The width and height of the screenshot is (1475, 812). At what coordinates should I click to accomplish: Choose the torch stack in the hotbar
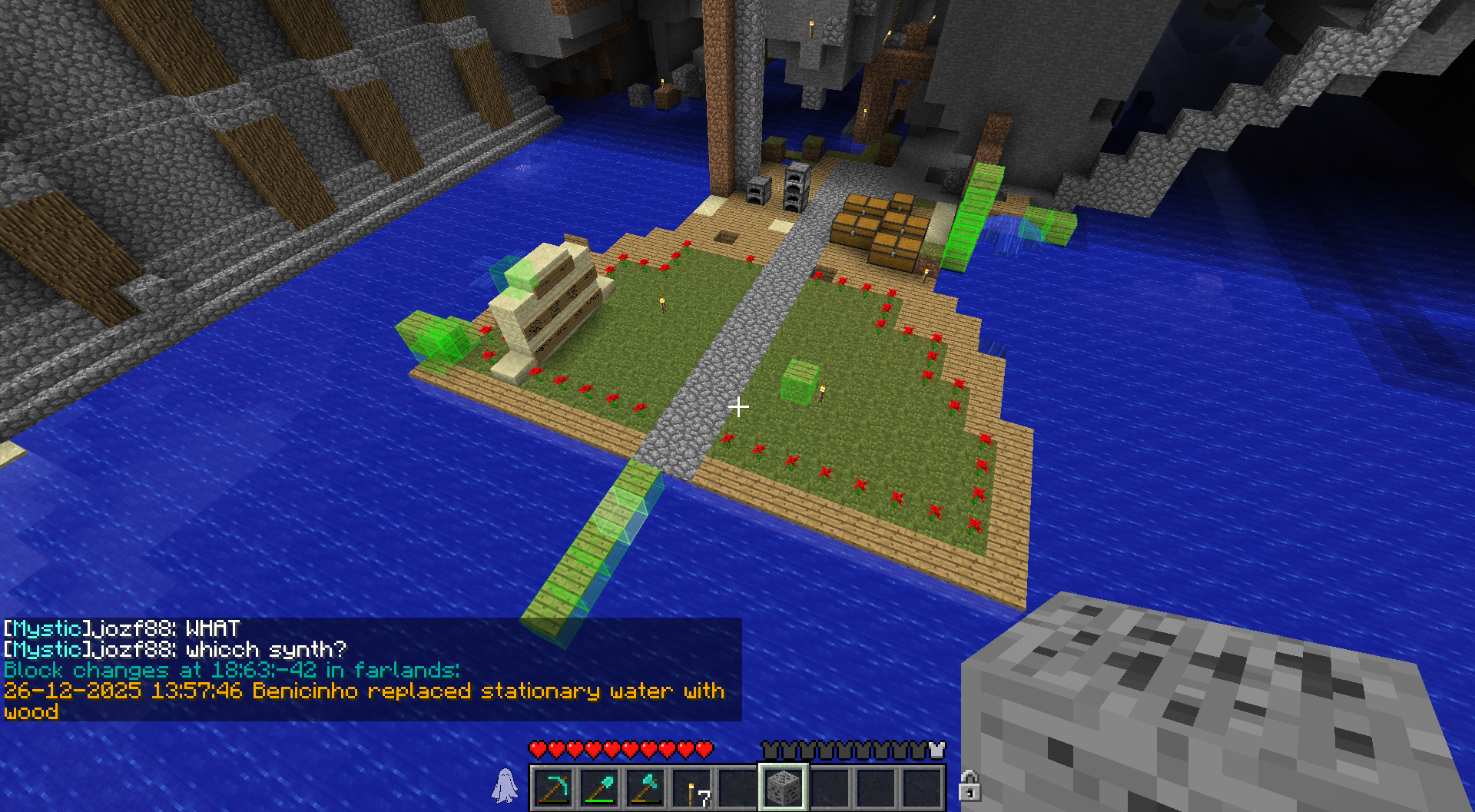click(692, 789)
